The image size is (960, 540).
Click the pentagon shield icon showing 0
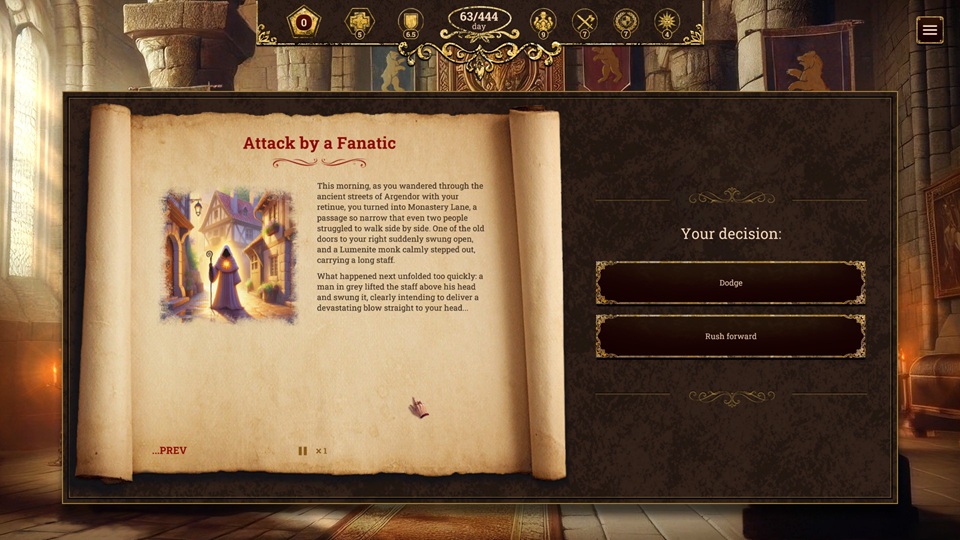click(x=304, y=22)
